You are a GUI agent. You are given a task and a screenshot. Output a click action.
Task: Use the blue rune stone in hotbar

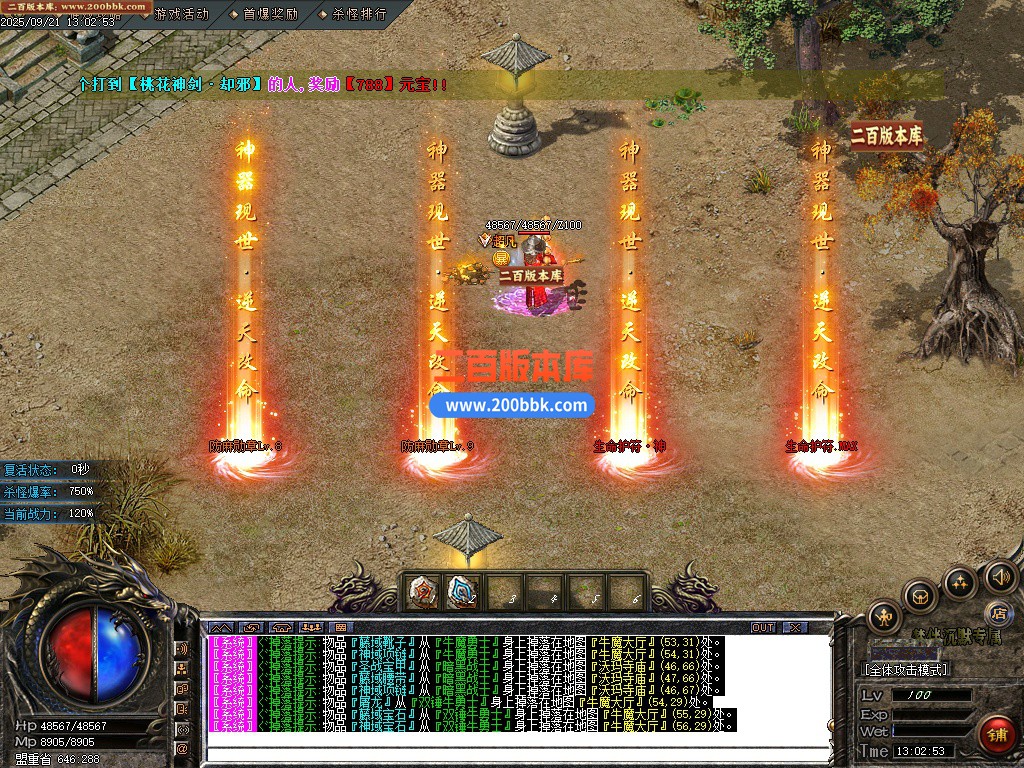(x=462, y=592)
